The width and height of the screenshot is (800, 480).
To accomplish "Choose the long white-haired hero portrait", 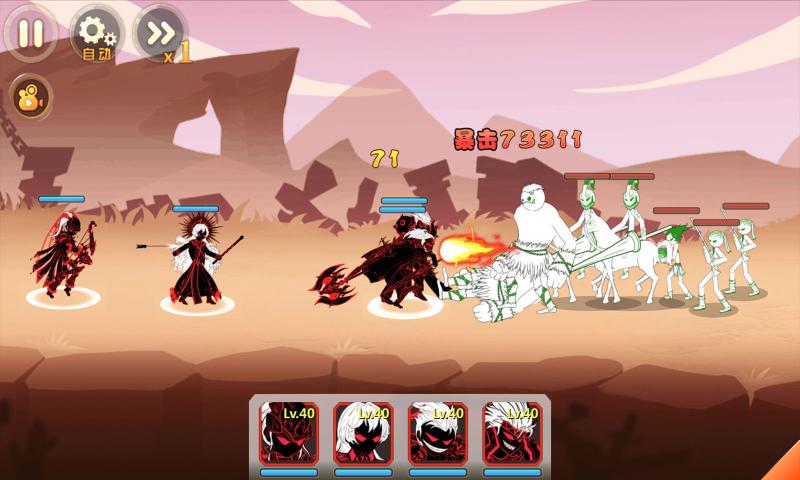I will pos(362,432).
